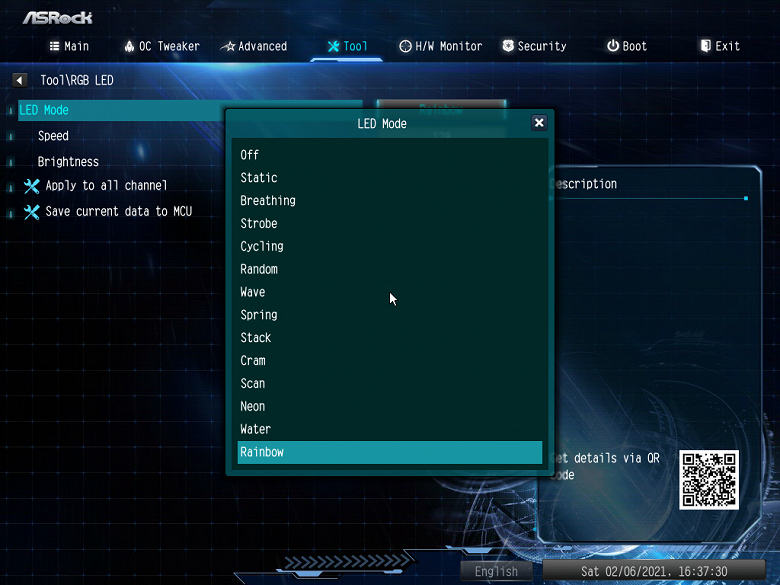Screen dimensions: 780x585
Task: Open the OC Tweaker tab
Action: pos(162,46)
